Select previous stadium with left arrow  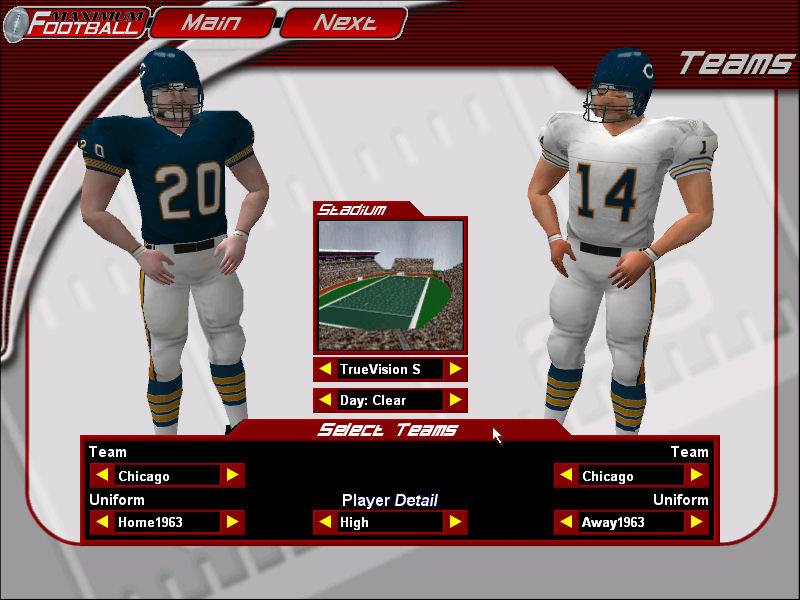[325, 369]
